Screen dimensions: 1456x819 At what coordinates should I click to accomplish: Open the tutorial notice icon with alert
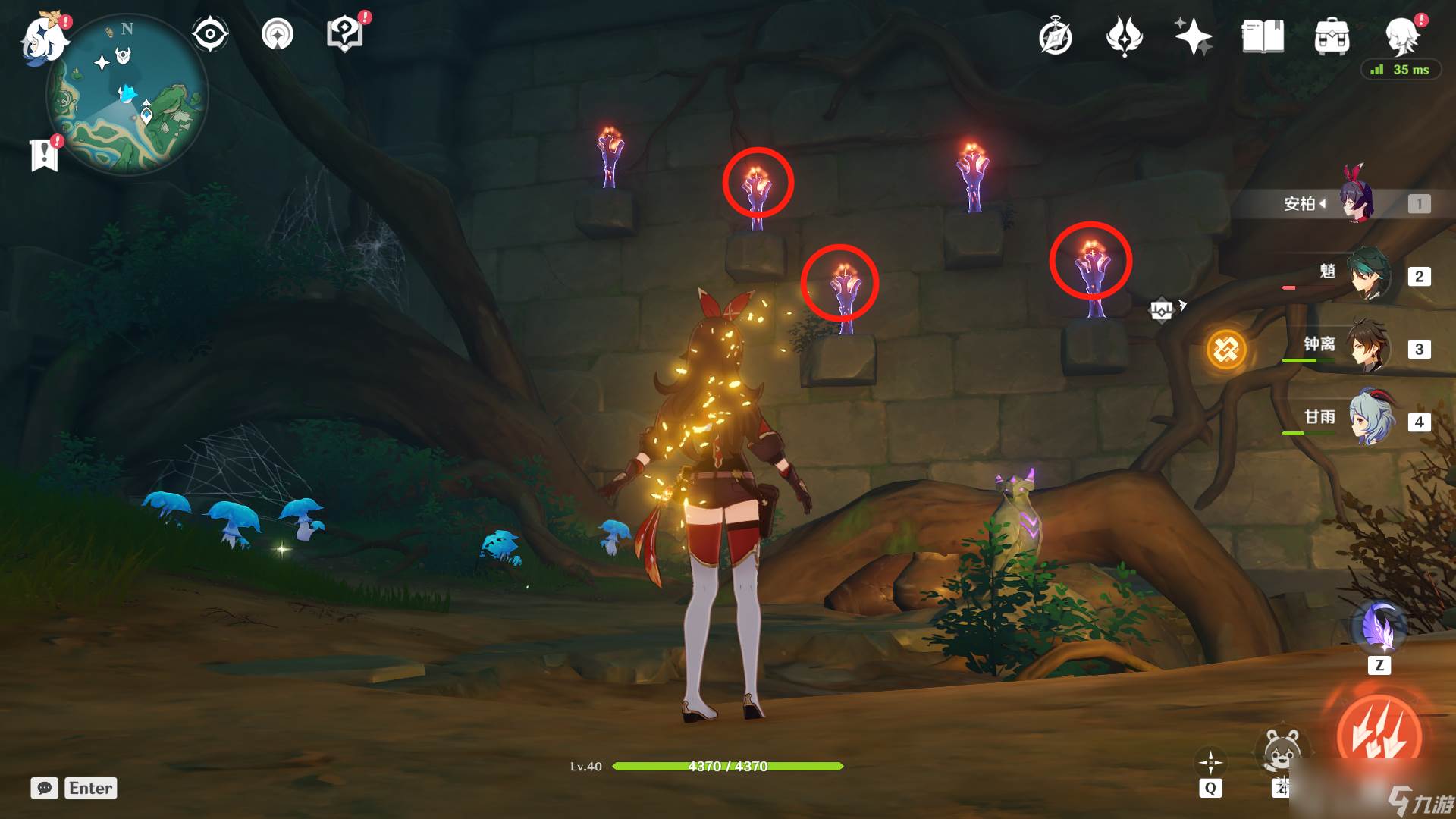click(x=345, y=34)
